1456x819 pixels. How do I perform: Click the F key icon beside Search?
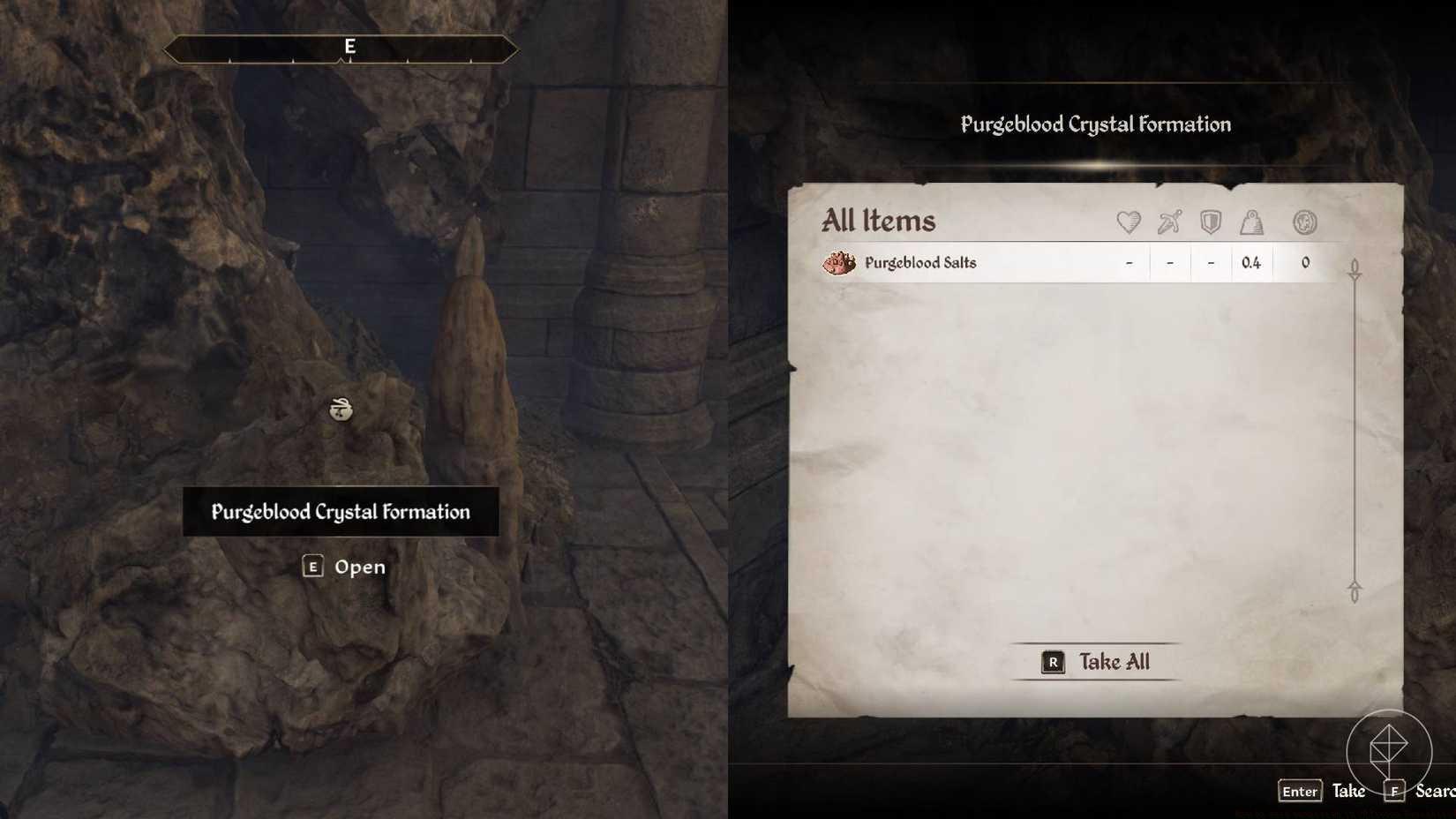point(1397,792)
